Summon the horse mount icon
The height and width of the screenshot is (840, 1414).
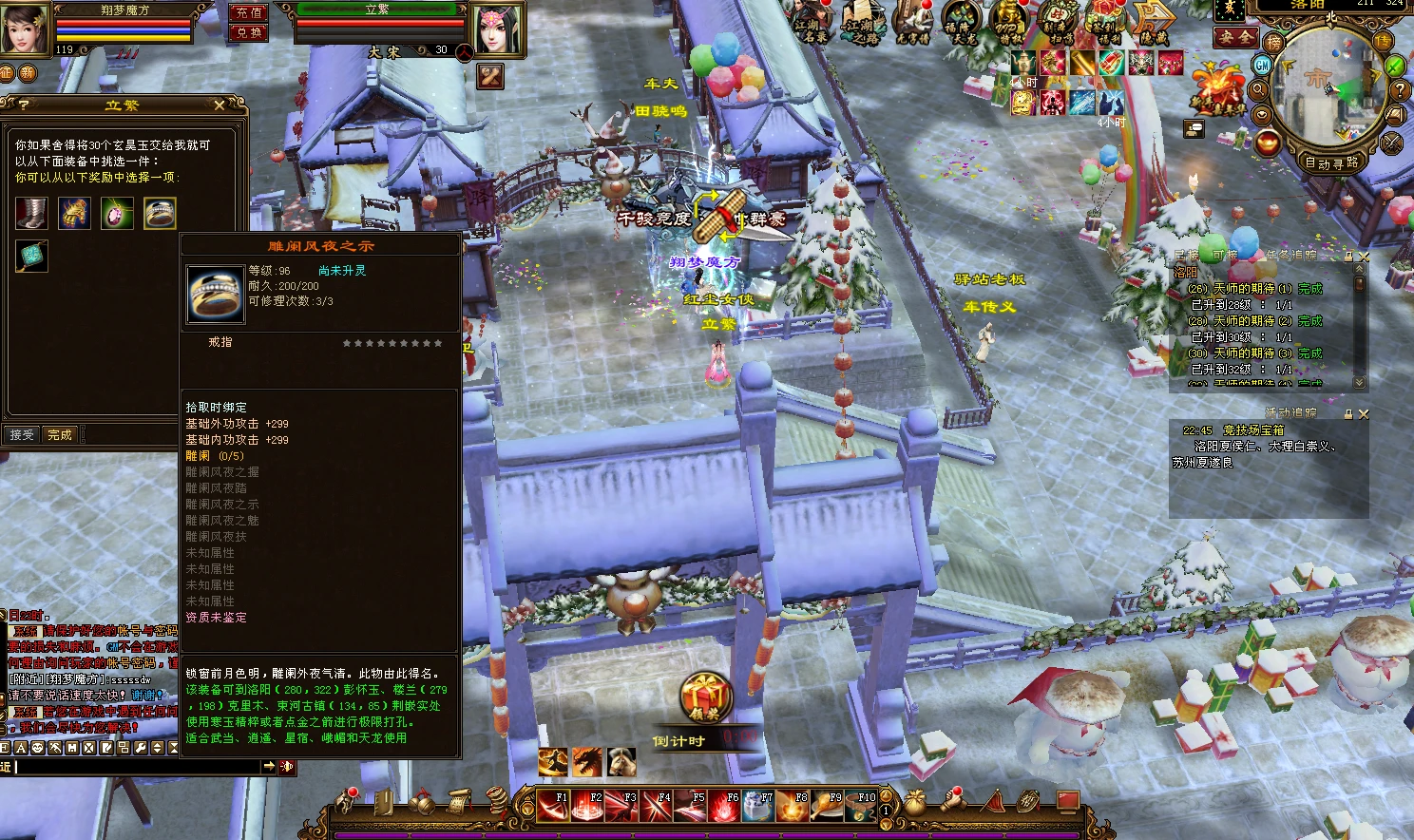621,761
